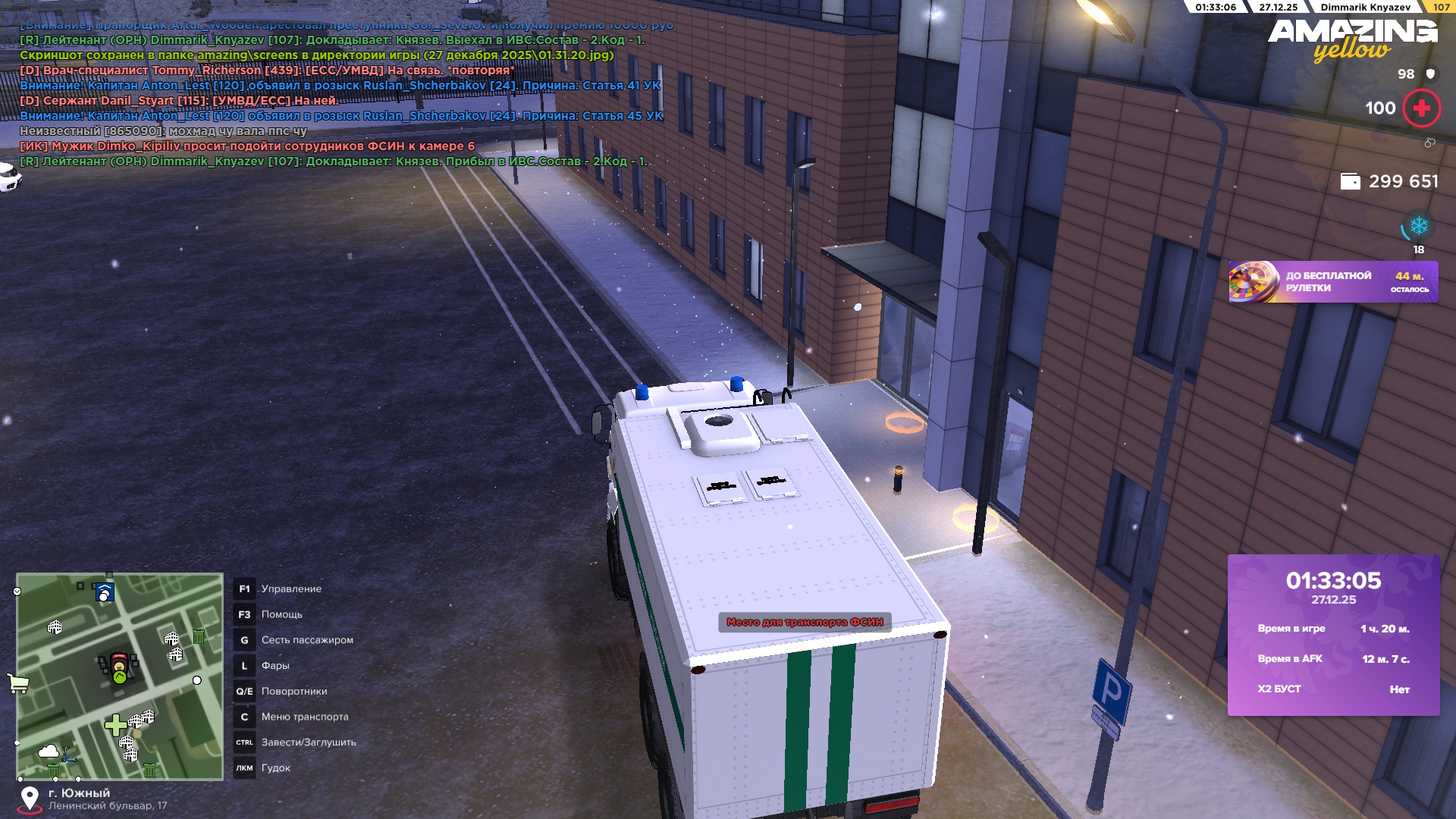Click the purple play-time info panel
The width and height of the screenshot is (1456, 819).
pyautogui.click(x=1333, y=635)
